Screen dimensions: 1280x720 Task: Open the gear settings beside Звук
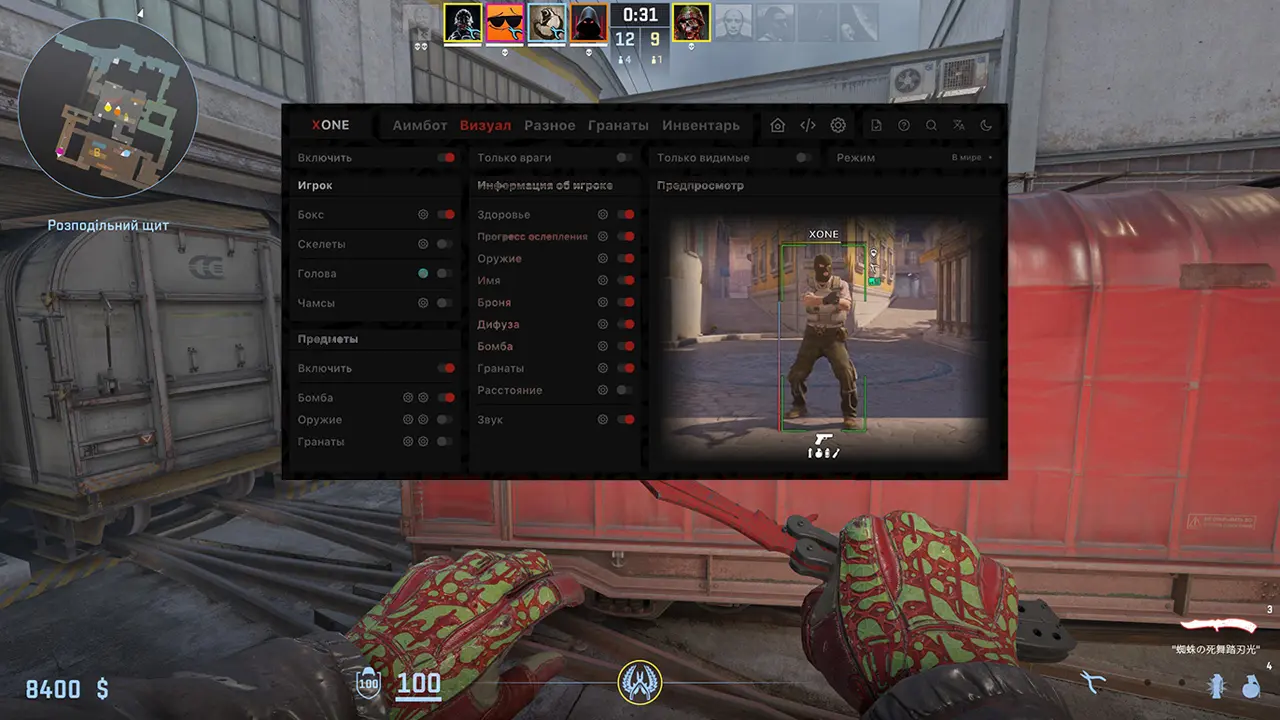click(603, 420)
